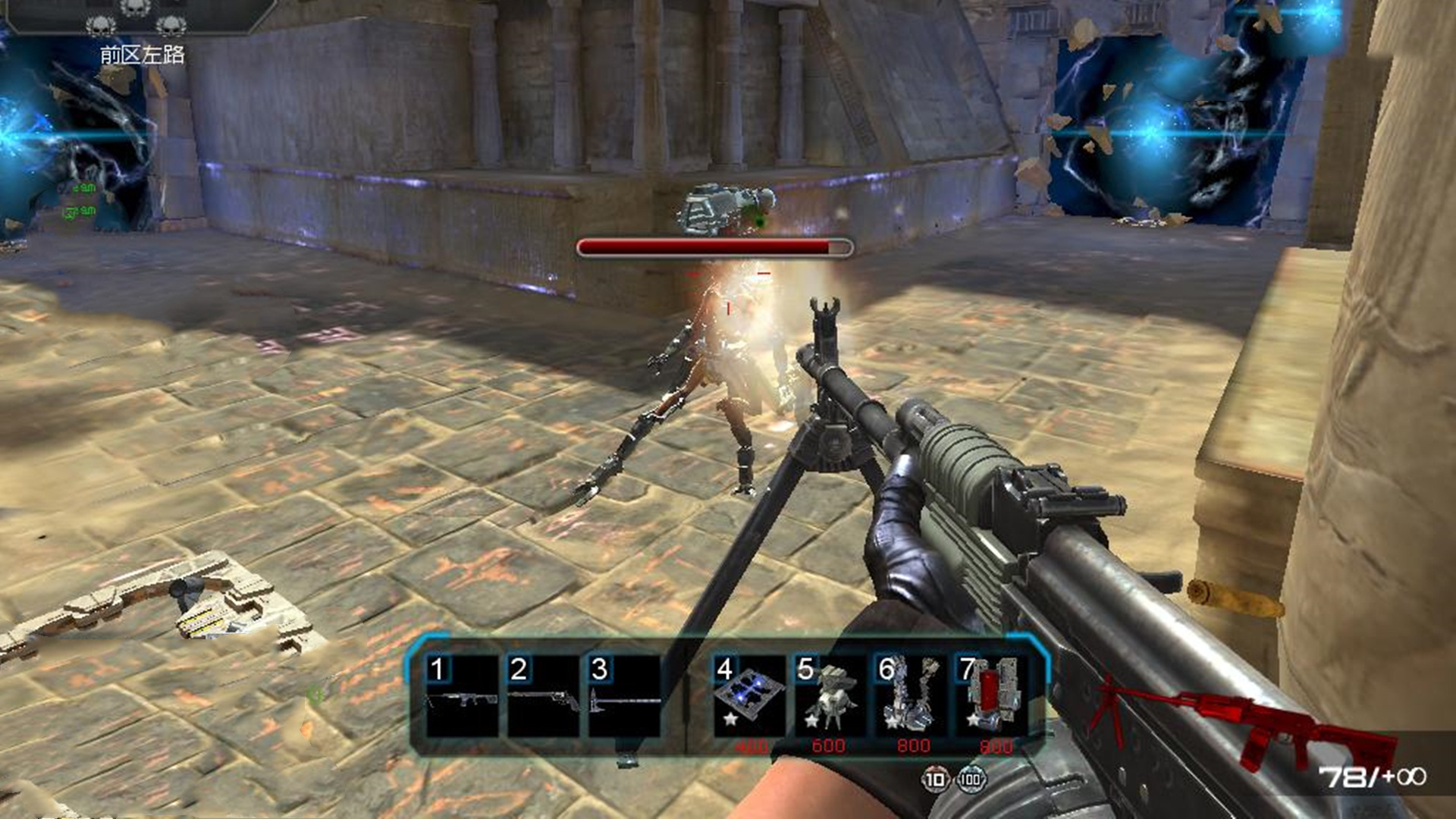
Task: Equip the axe melee weapon in slot 3
Action: [624, 696]
